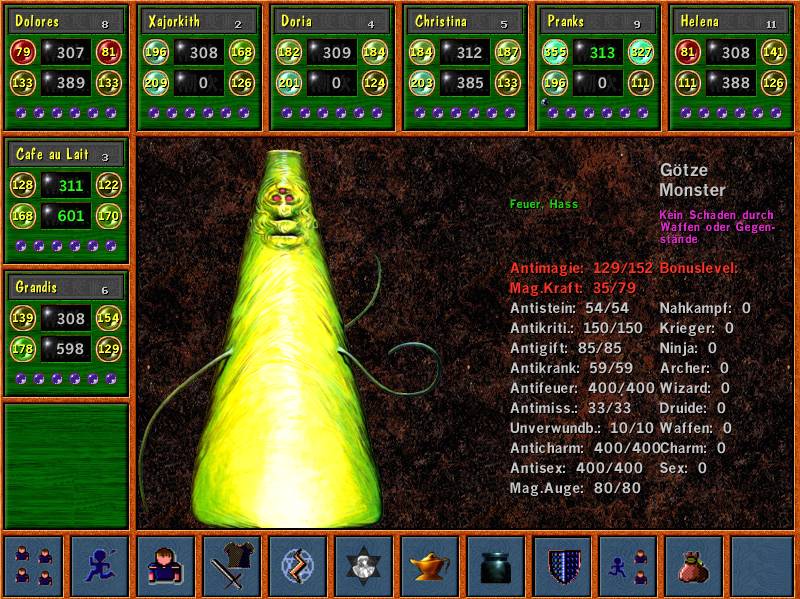This screenshot has width=800, height=599.
Task: Select Helena's character panel
Action: click(x=729, y=67)
